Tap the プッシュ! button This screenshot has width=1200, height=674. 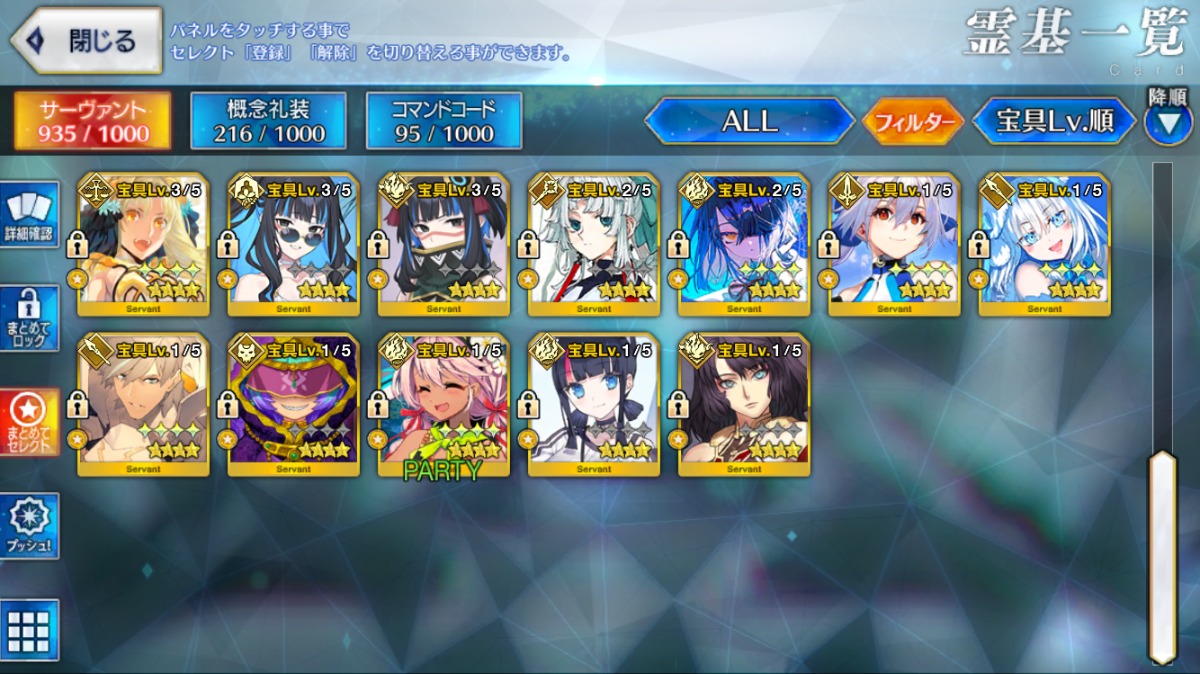[x=29, y=527]
